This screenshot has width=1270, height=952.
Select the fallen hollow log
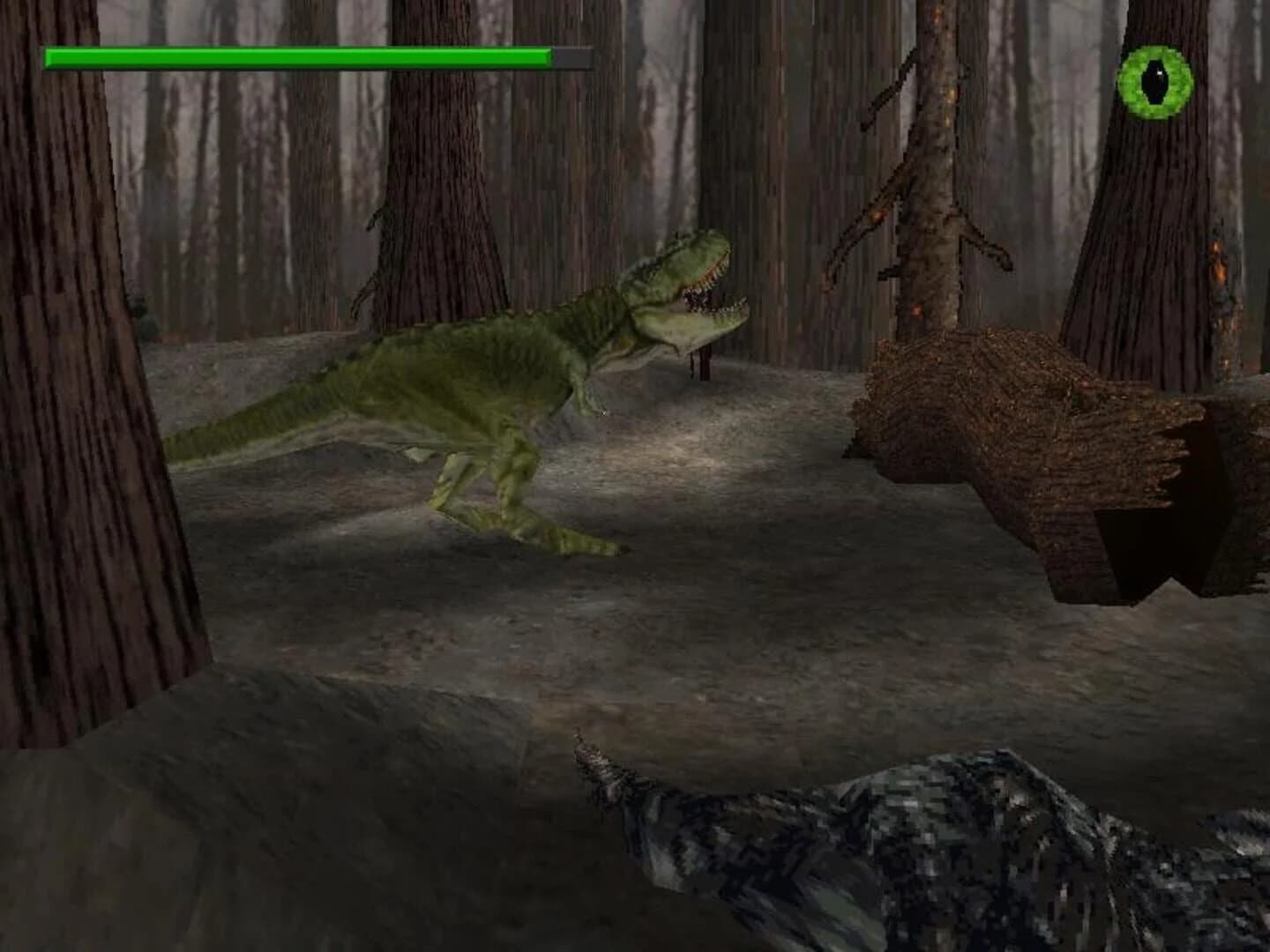pos(1014,423)
